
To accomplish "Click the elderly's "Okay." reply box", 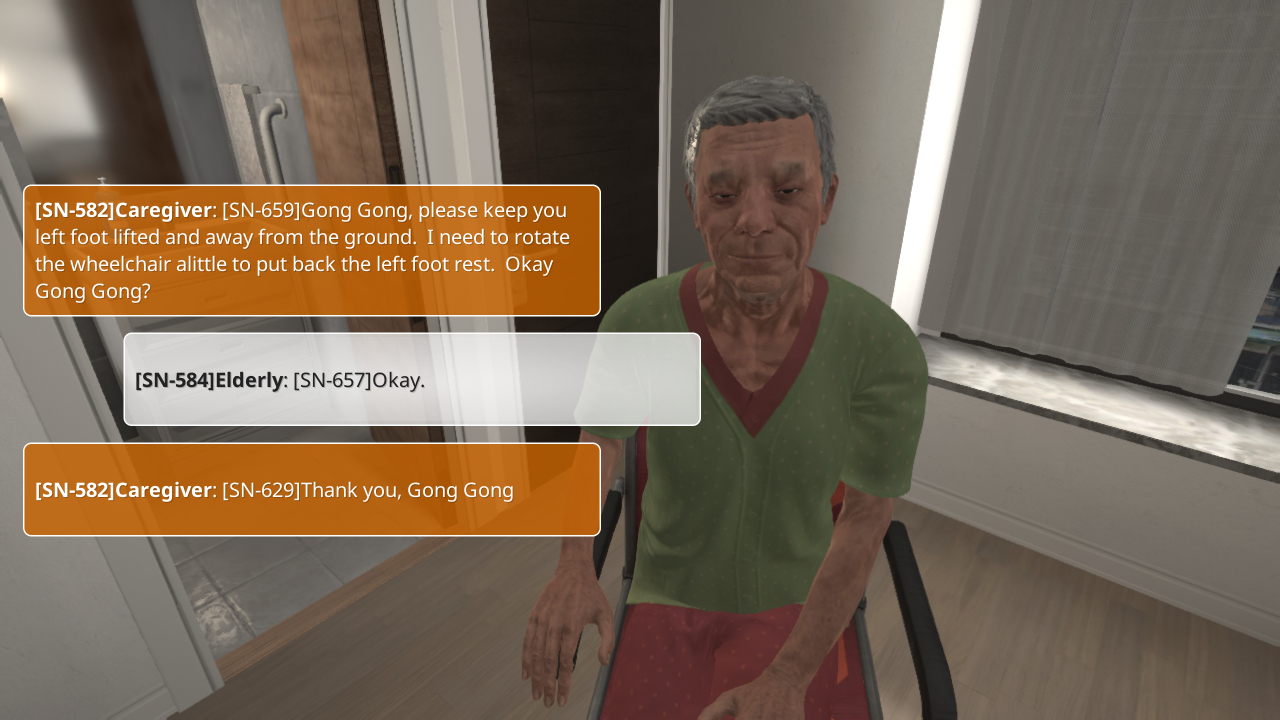I will [x=411, y=380].
